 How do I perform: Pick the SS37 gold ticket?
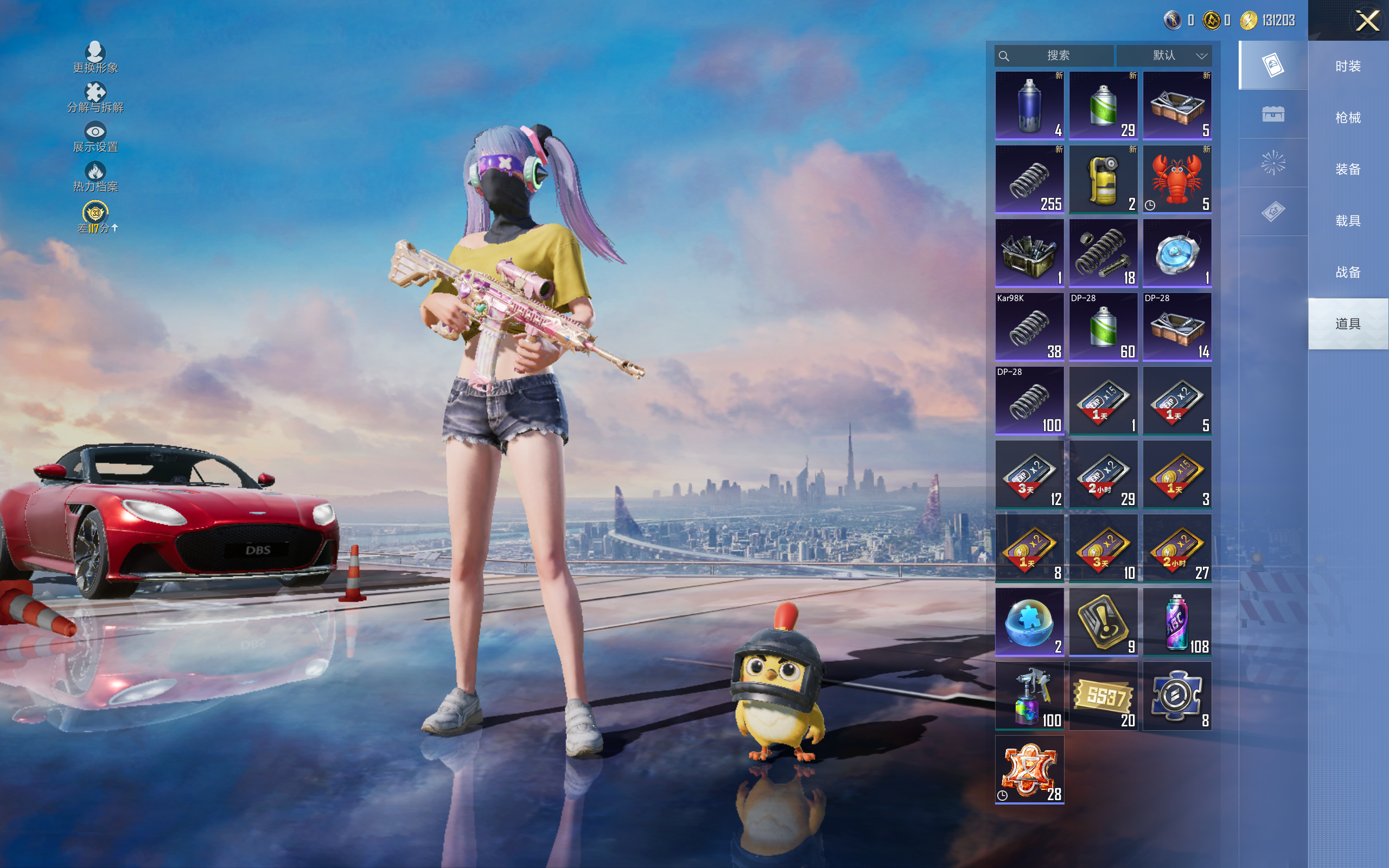1103,696
